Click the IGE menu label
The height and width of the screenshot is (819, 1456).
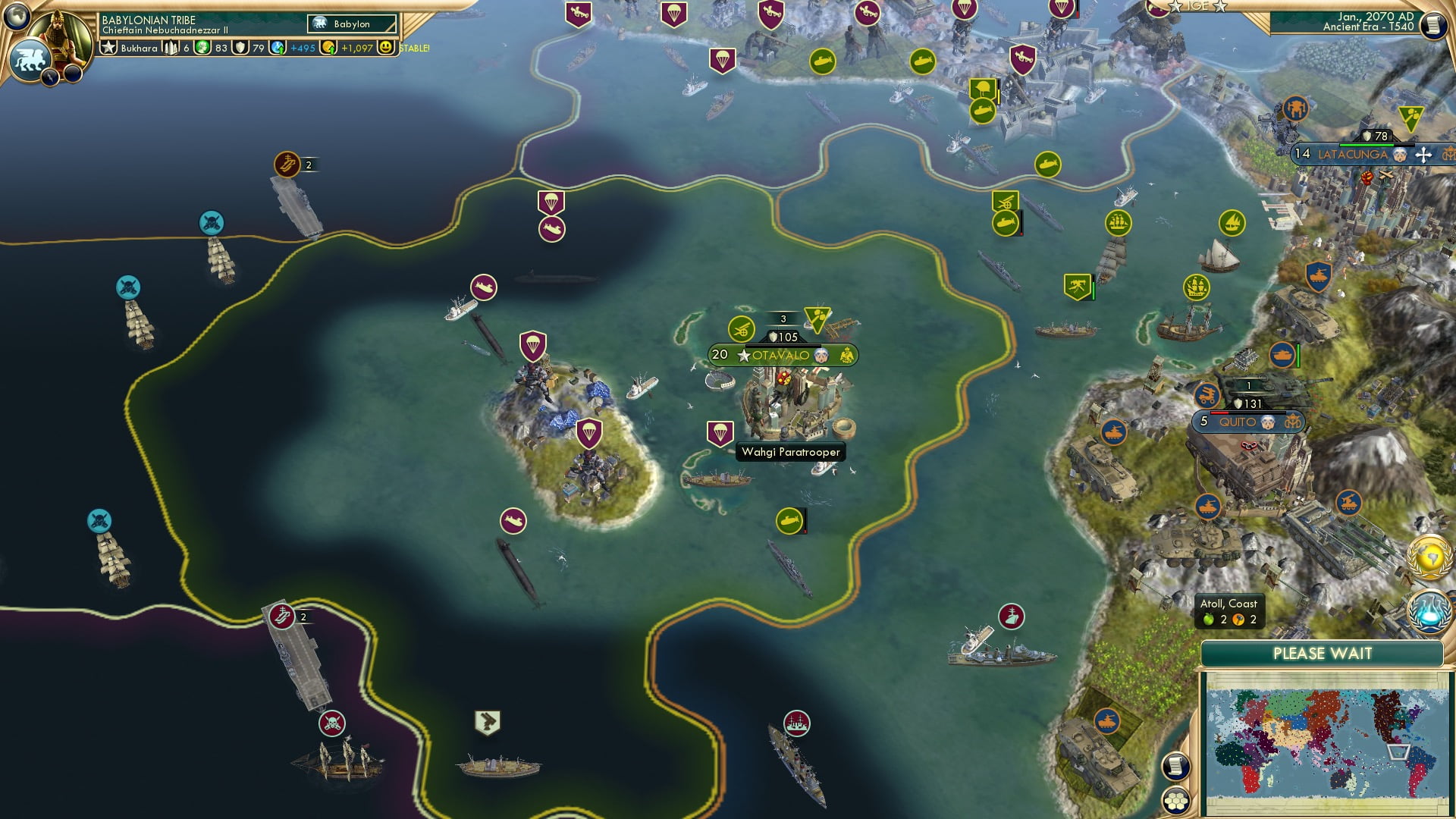pyautogui.click(x=1197, y=6)
